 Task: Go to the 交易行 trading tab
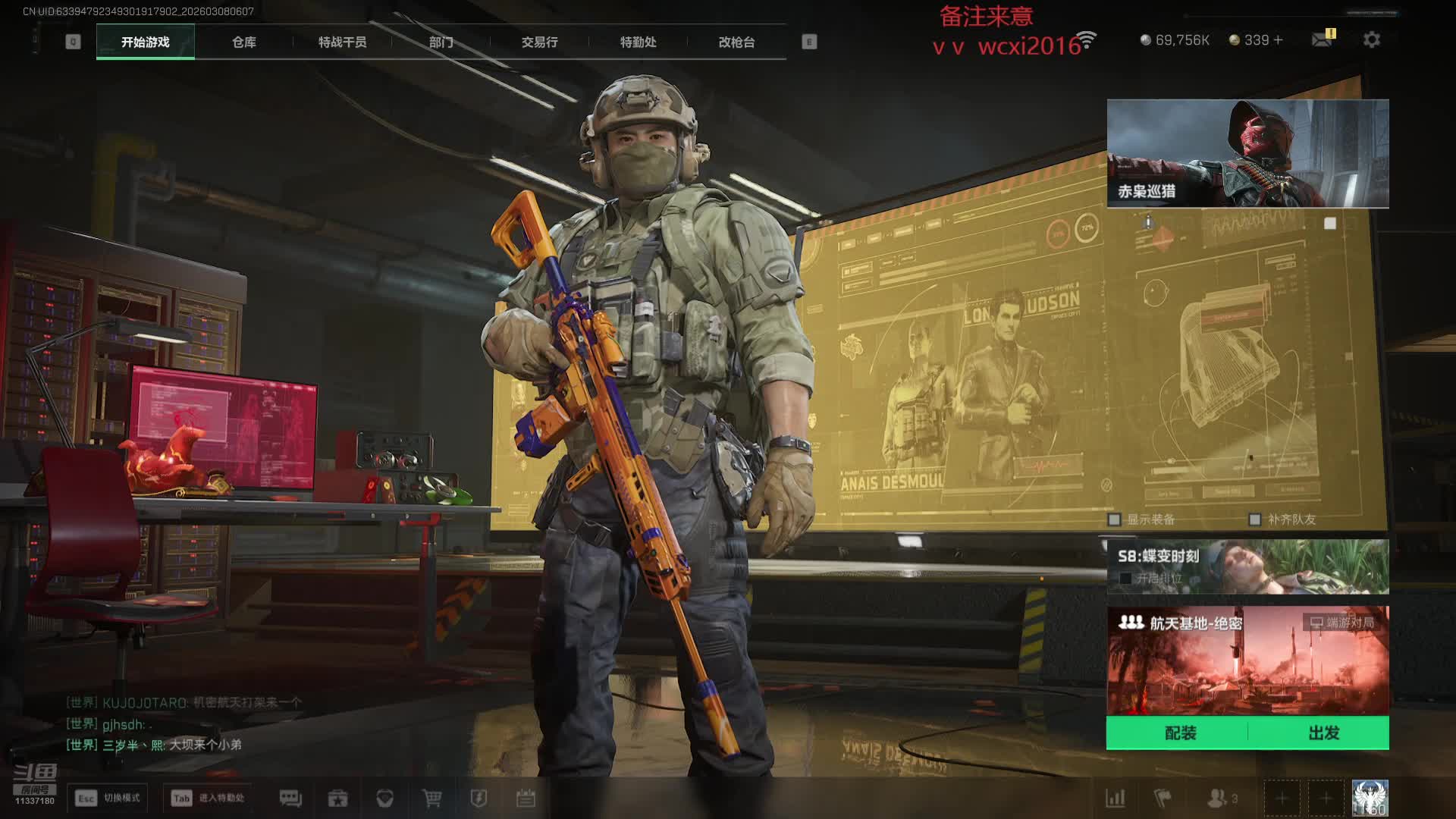[539, 42]
